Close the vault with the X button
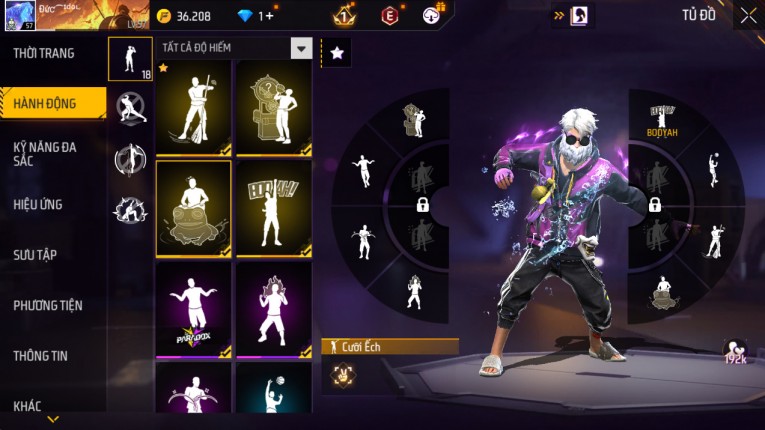Viewport: 765px width, 430px height. pos(748,15)
